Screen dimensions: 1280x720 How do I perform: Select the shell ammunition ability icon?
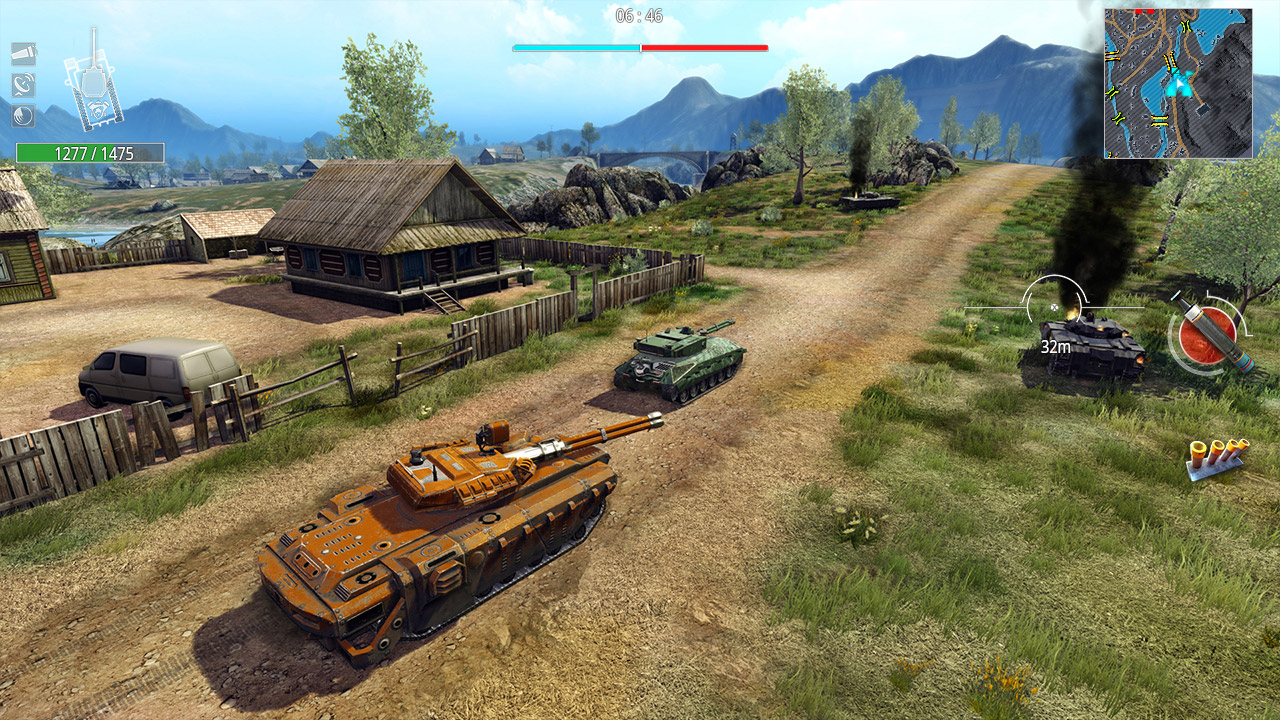[23, 53]
